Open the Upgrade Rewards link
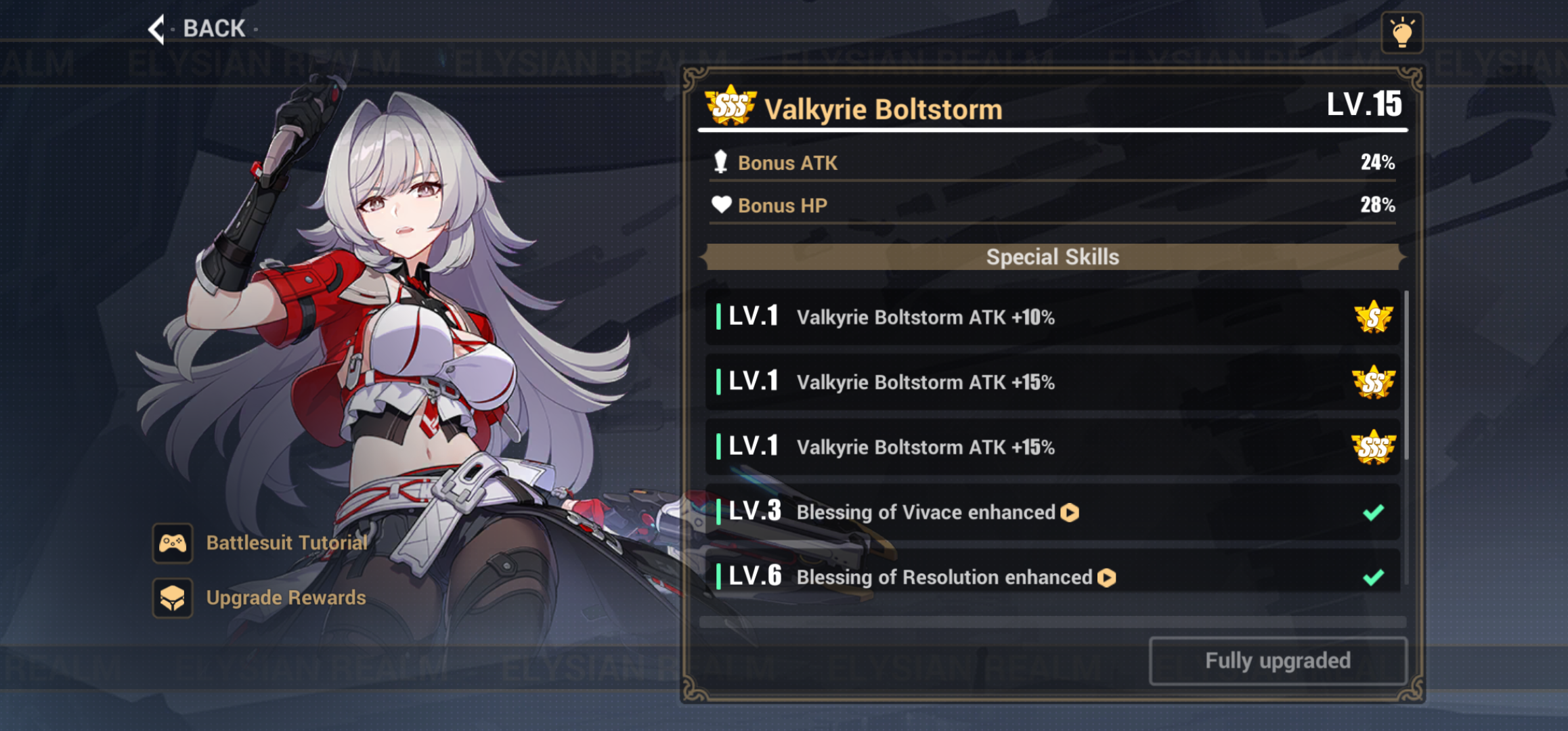The height and width of the screenshot is (731, 1568). pos(285,598)
